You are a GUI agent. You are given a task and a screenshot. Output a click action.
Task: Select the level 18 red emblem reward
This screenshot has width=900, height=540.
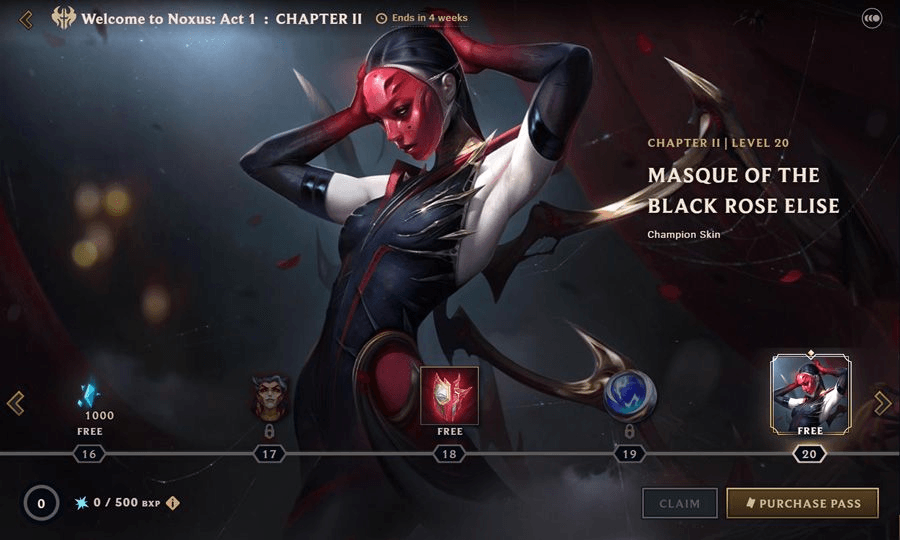[x=449, y=395]
